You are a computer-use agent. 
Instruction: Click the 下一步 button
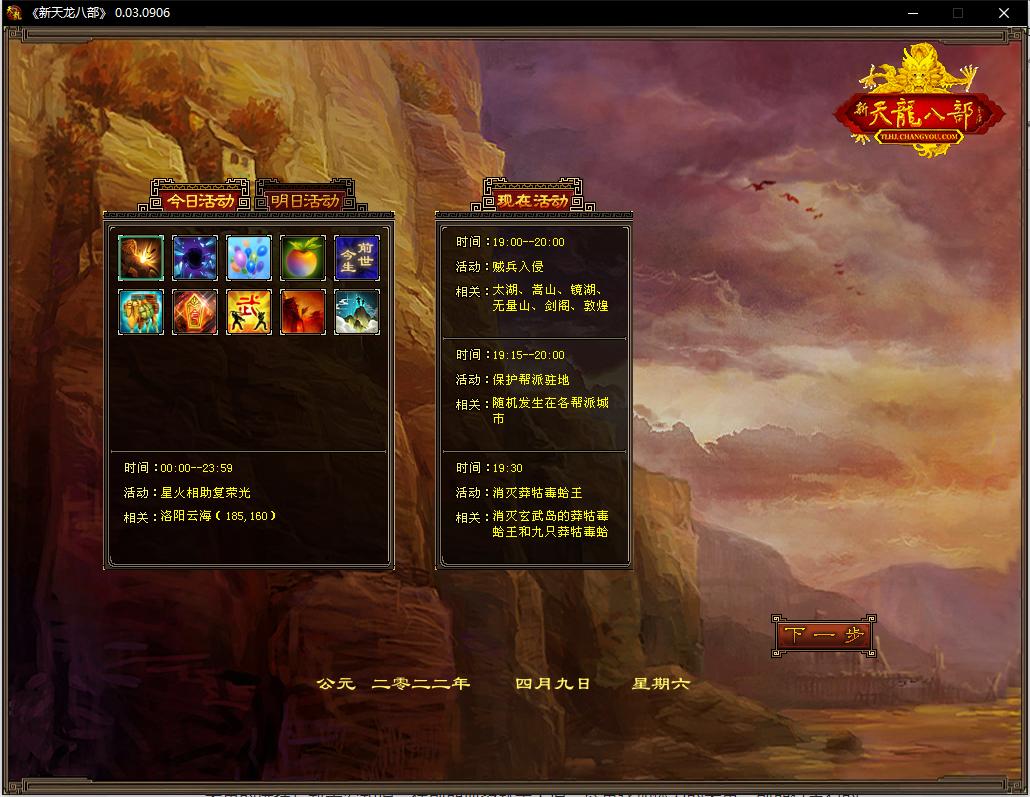coord(825,636)
